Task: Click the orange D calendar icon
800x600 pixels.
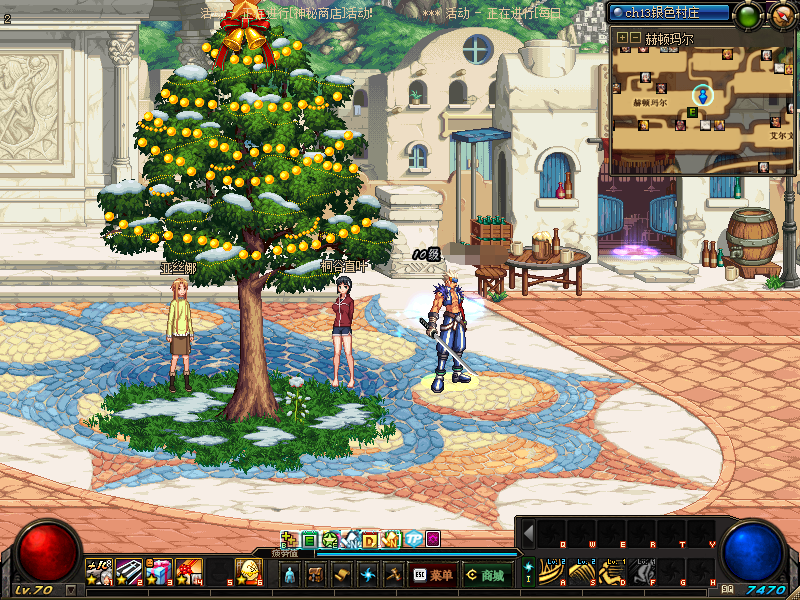Action: [x=369, y=540]
